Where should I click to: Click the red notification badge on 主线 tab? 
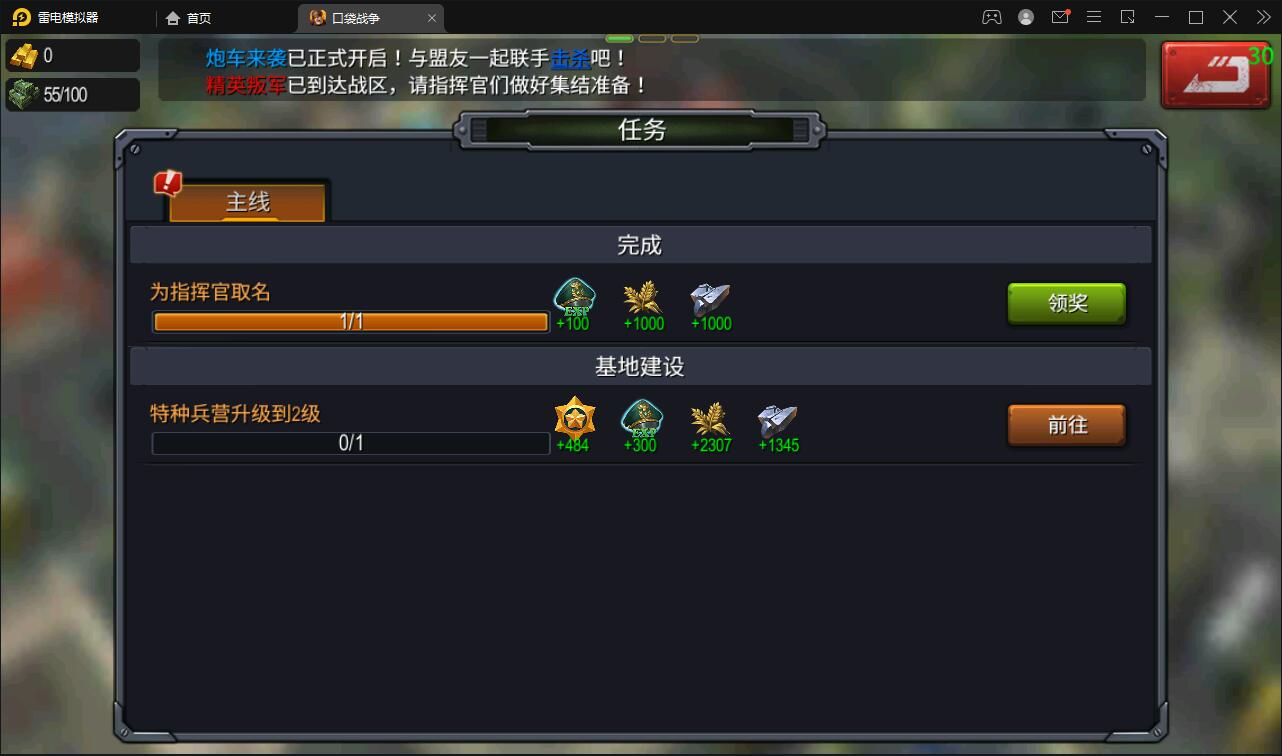tap(167, 183)
